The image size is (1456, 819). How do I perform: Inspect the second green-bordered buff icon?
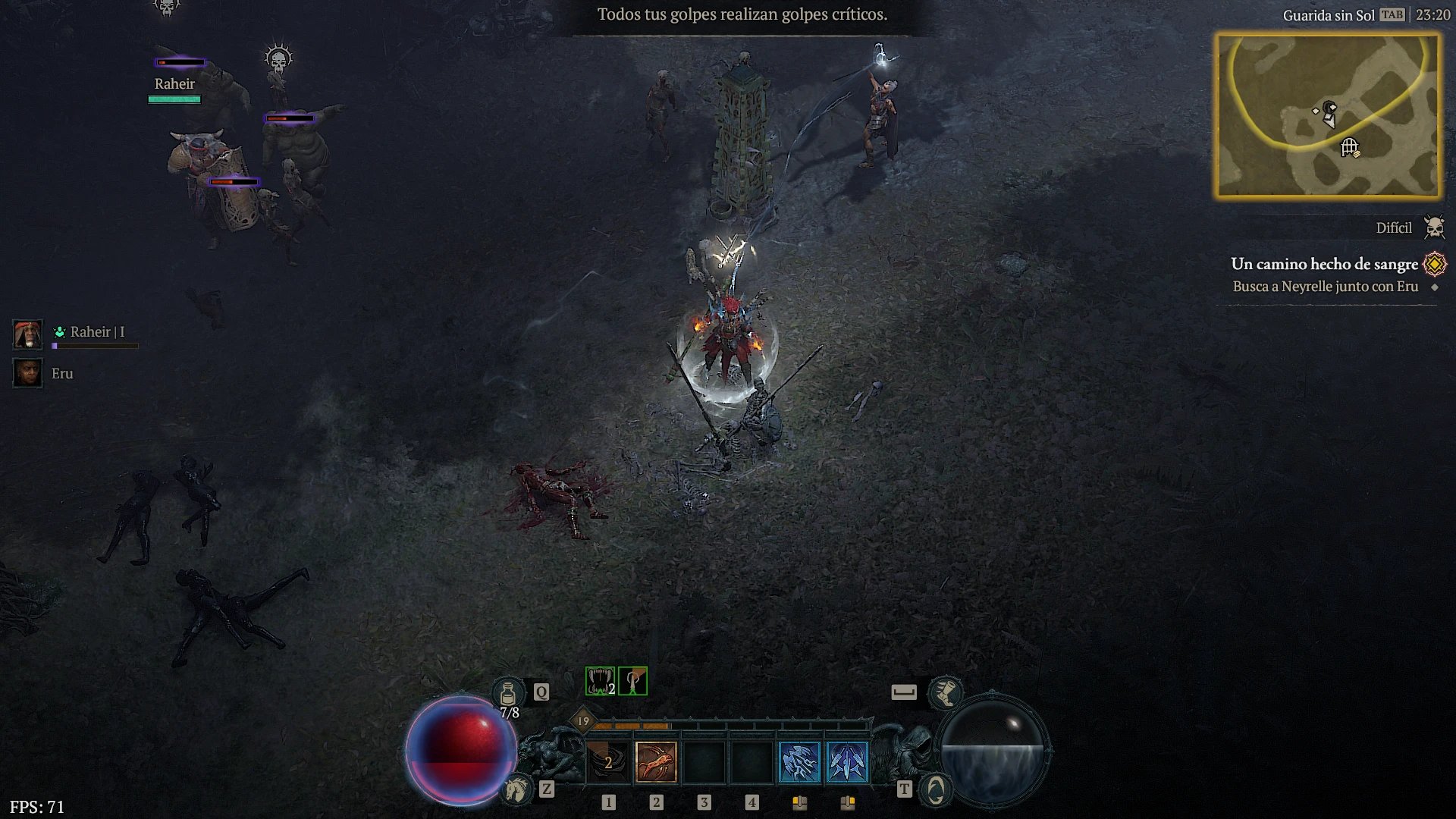pyautogui.click(x=632, y=681)
